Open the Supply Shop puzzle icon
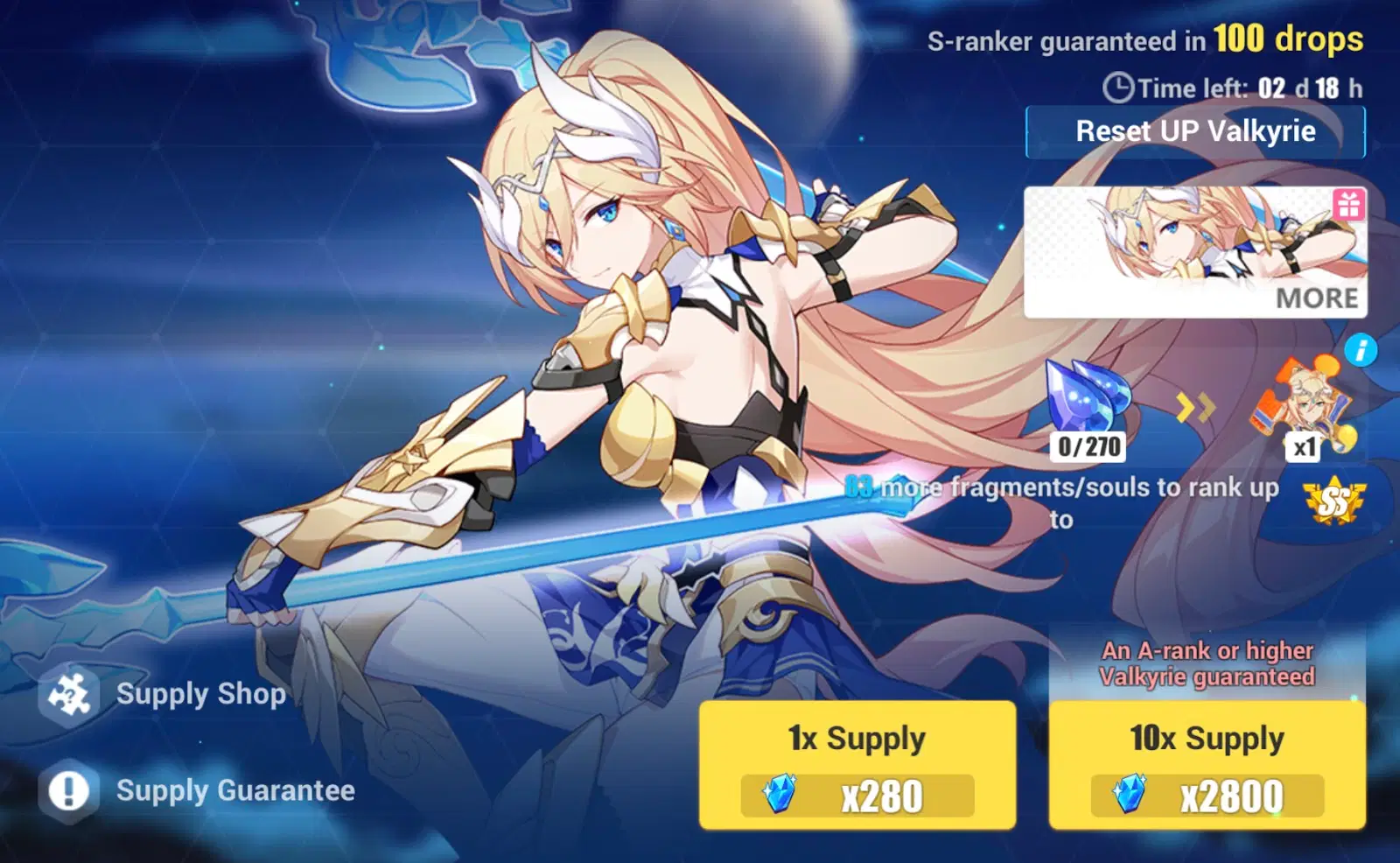This screenshot has width=1400, height=863. pyautogui.click(x=68, y=694)
